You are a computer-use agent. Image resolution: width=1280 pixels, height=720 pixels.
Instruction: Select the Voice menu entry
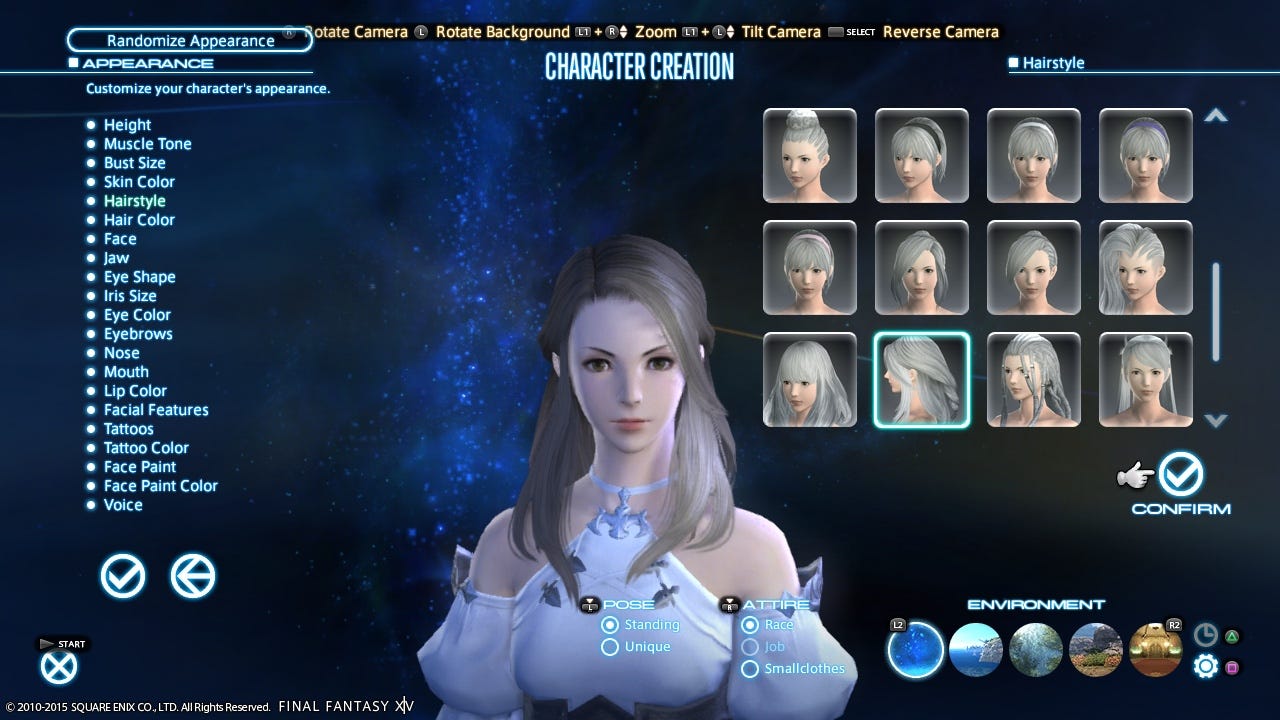pyautogui.click(x=123, y=505)
